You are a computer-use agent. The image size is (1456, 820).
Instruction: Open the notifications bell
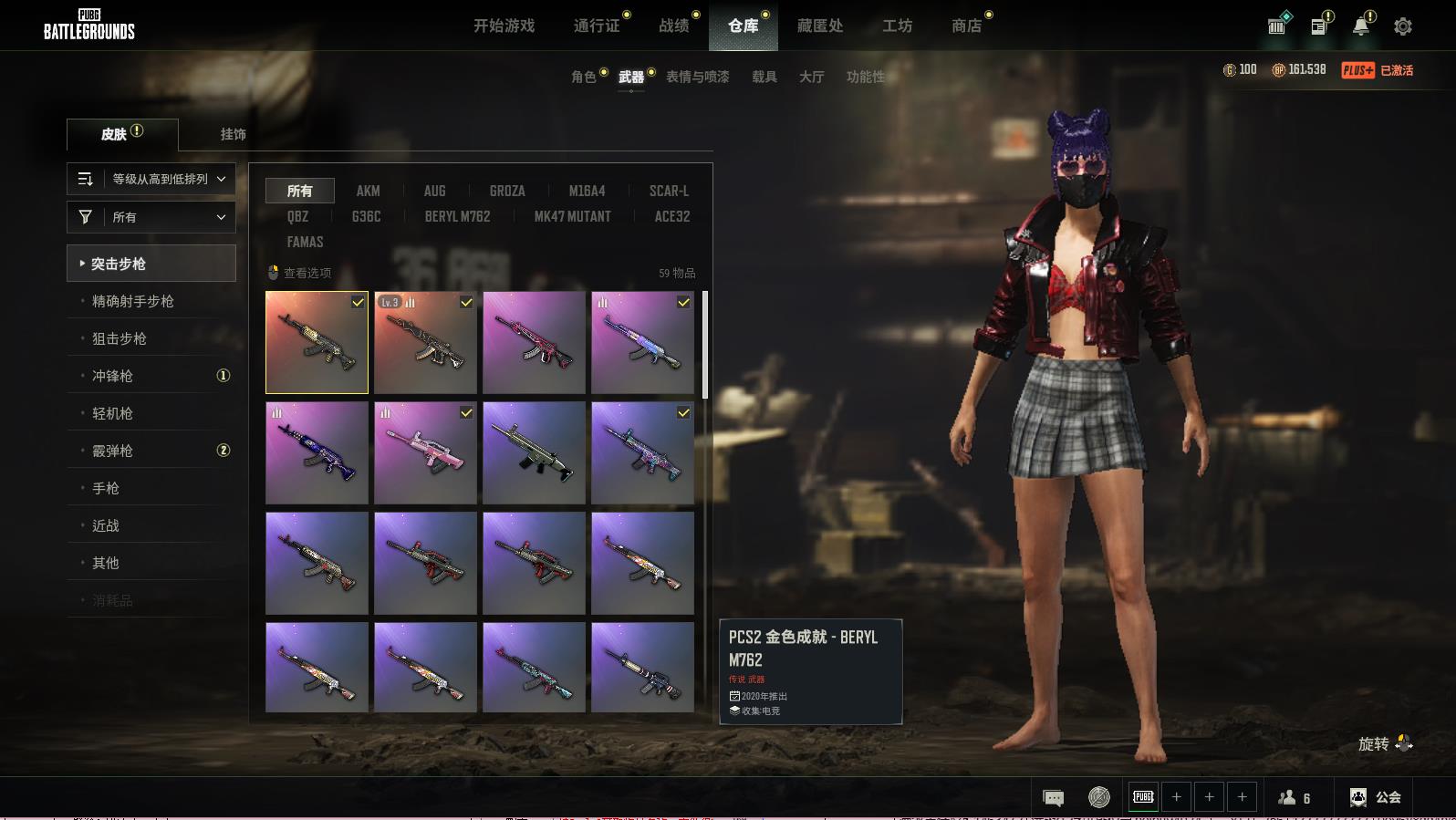pyautogui.click(x=1361, y=26)
